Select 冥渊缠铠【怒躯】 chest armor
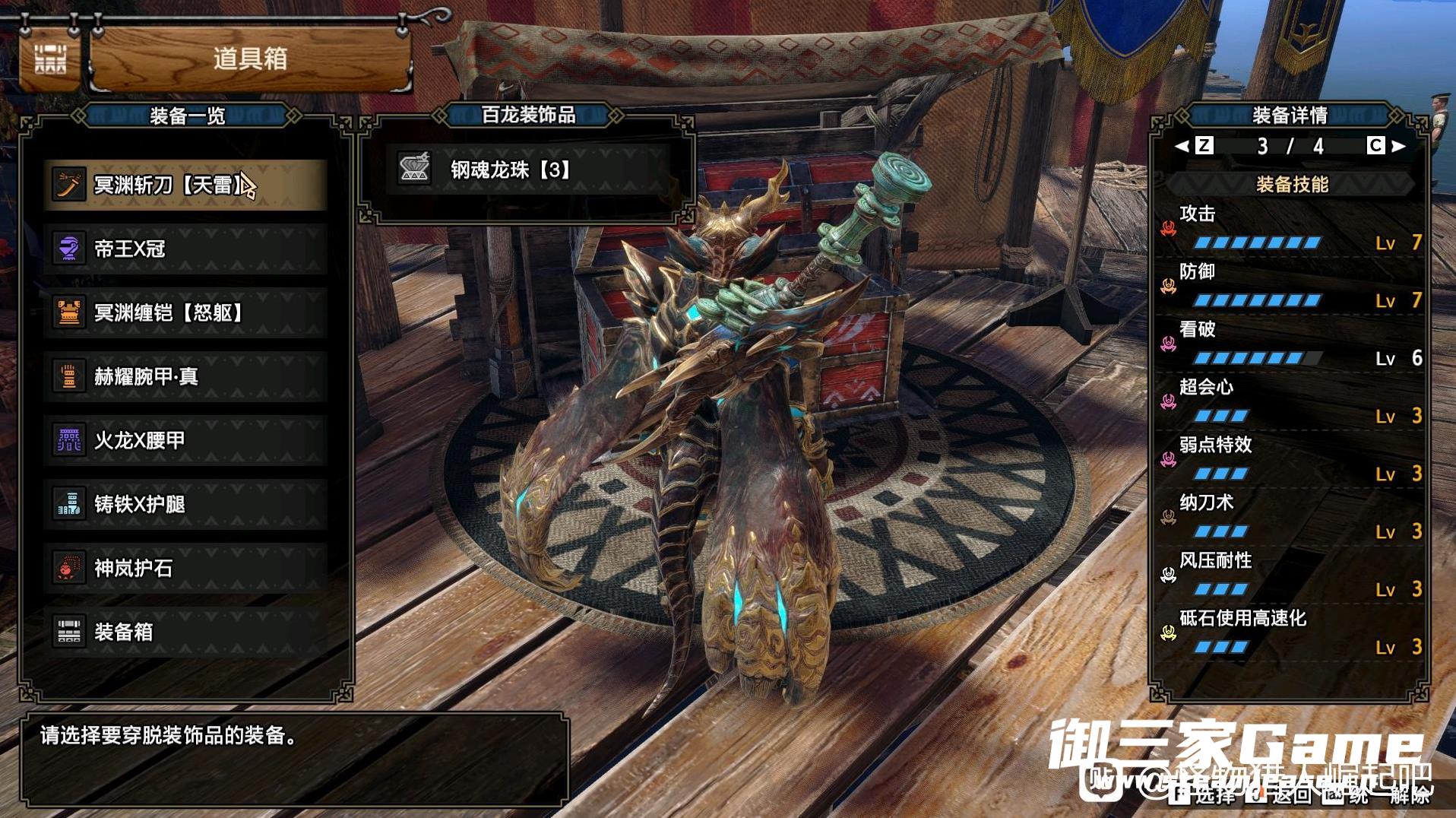 click(185, 312)
